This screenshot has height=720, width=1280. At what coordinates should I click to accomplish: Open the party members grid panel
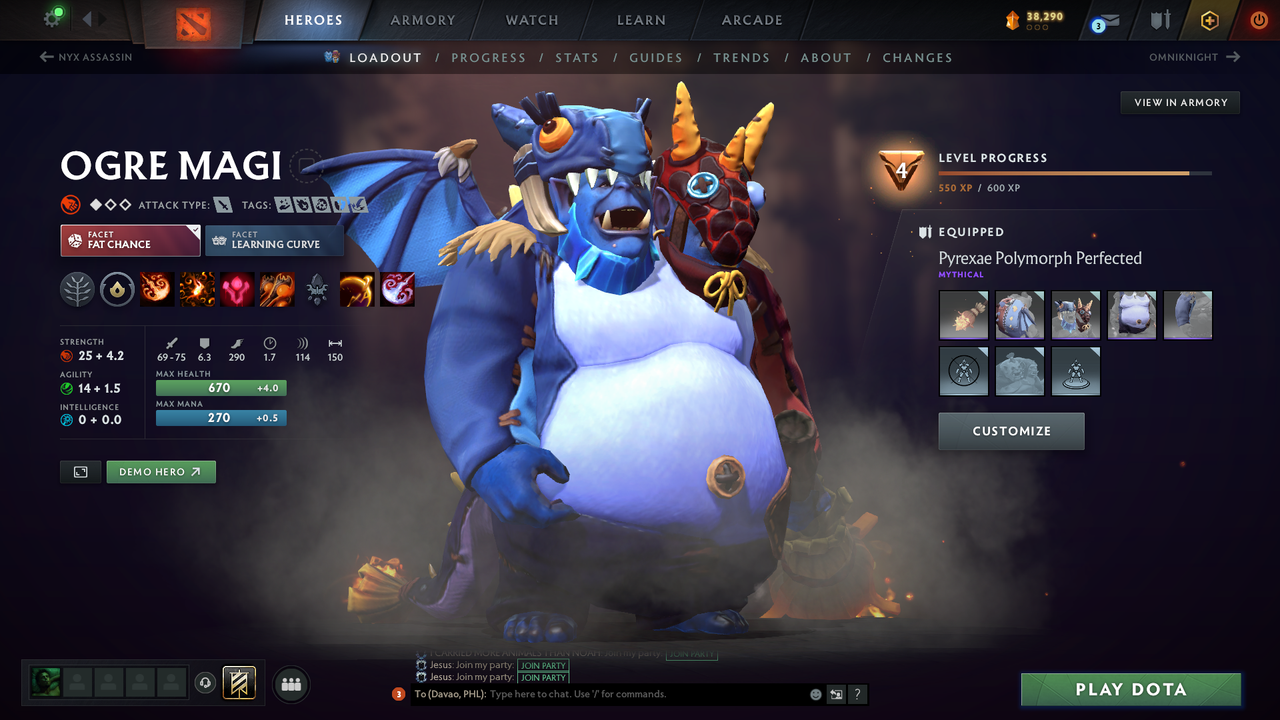coord(290,684)
